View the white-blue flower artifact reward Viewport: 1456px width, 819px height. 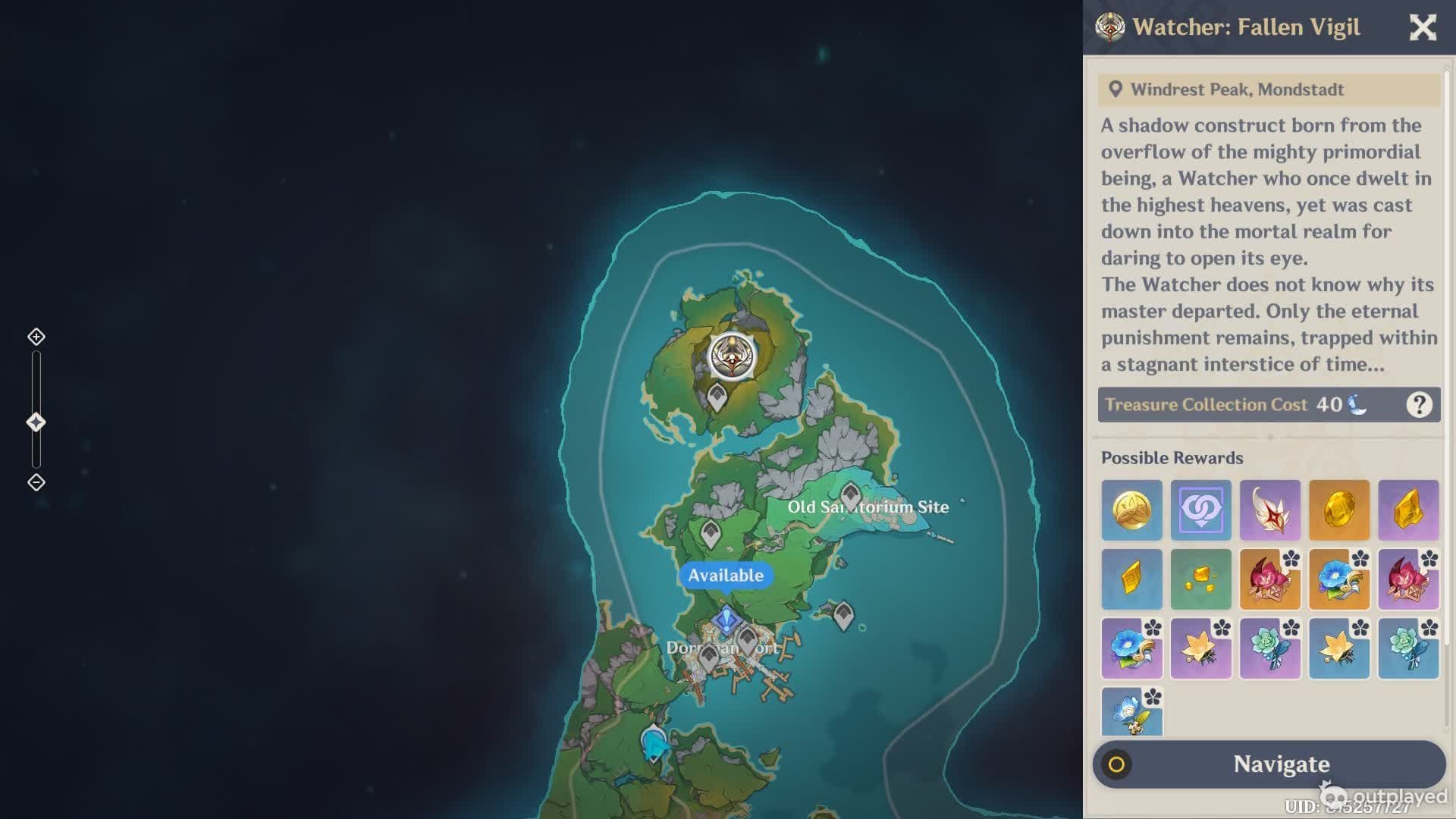[x=1131, y=713]
